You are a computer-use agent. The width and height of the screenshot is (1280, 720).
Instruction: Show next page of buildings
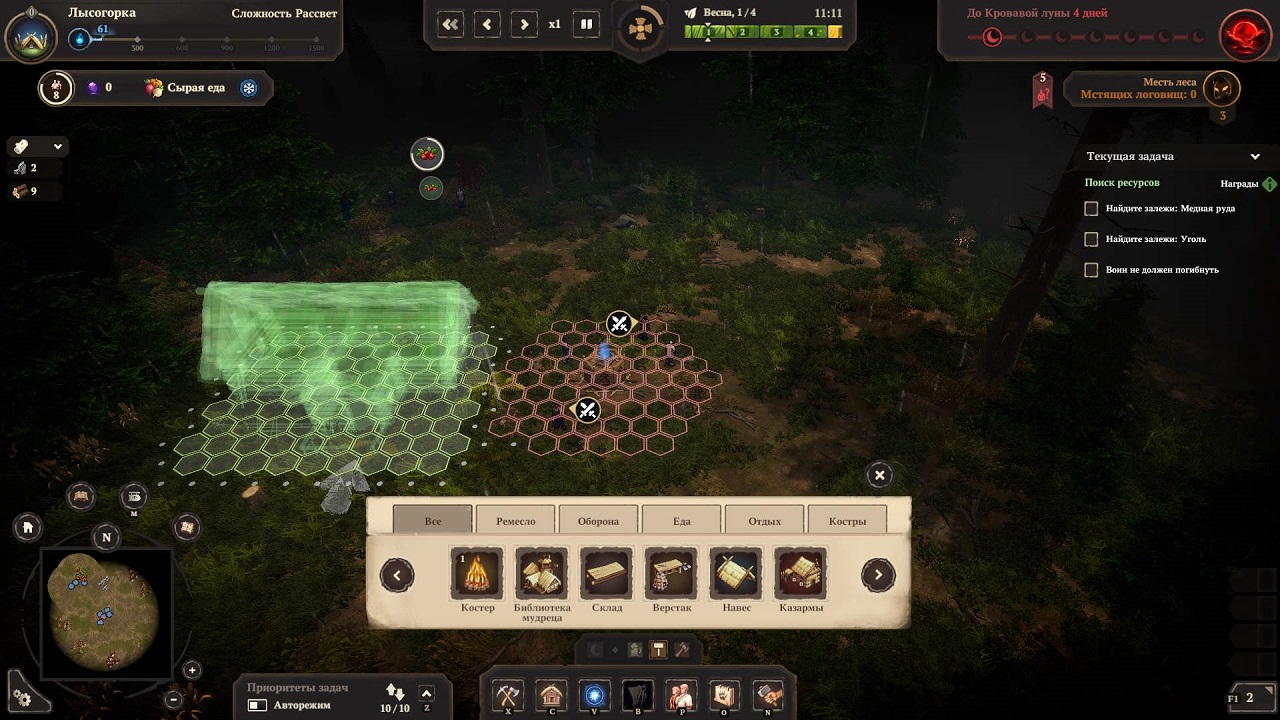(x=878, y=575)
